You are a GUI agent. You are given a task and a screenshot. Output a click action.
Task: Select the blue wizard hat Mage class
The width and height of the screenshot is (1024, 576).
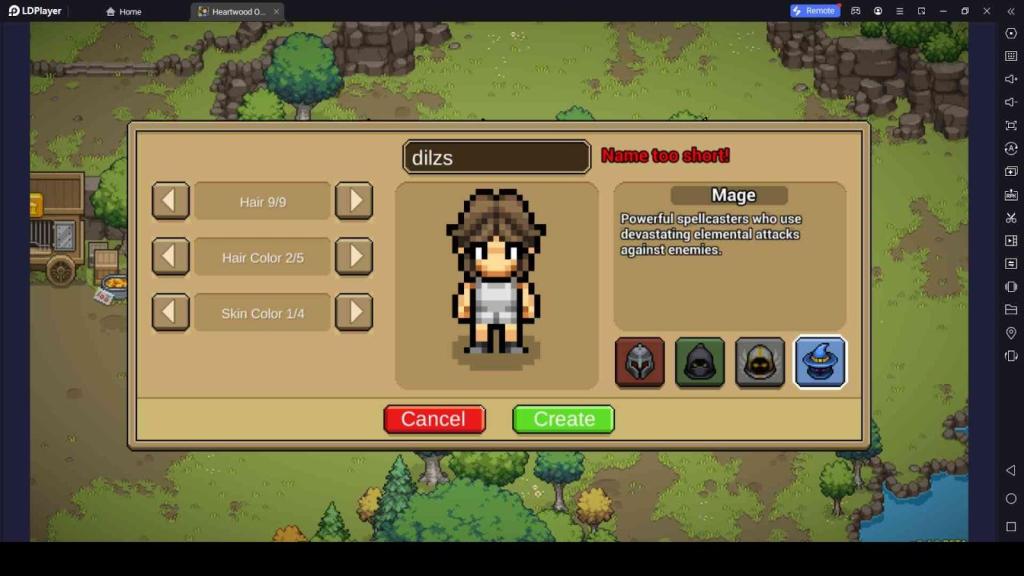point(820,362)
